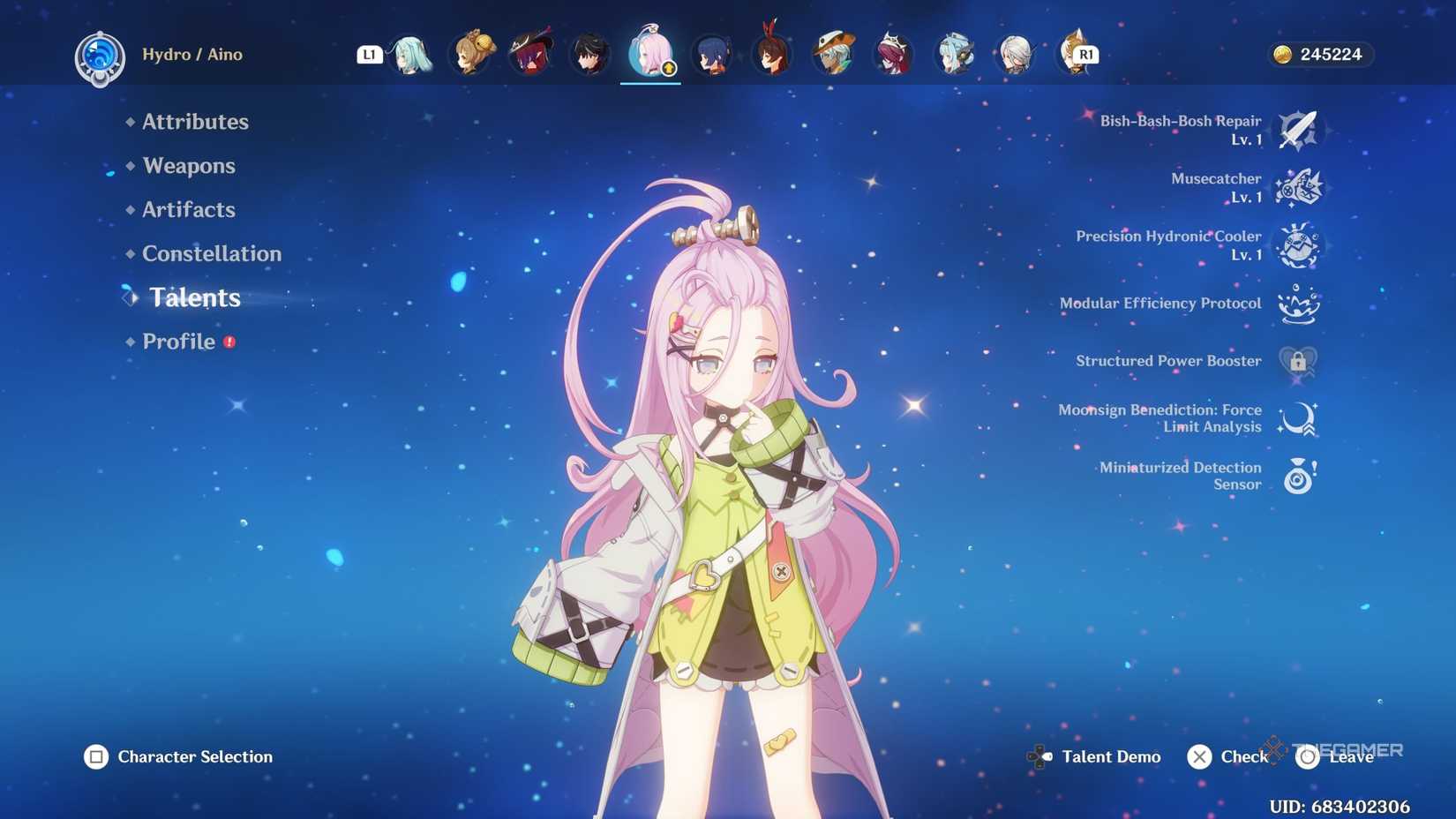Screen dimensions: 1456x819
Task: View Moonsign Benediction: Force Limit Analysis
Action: [x=1298, y=418]
